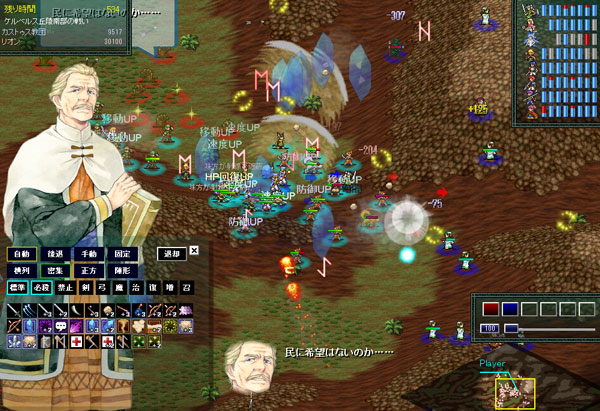
Task: Switch to 手動 (manual) control
Action: tap(89, 254)
